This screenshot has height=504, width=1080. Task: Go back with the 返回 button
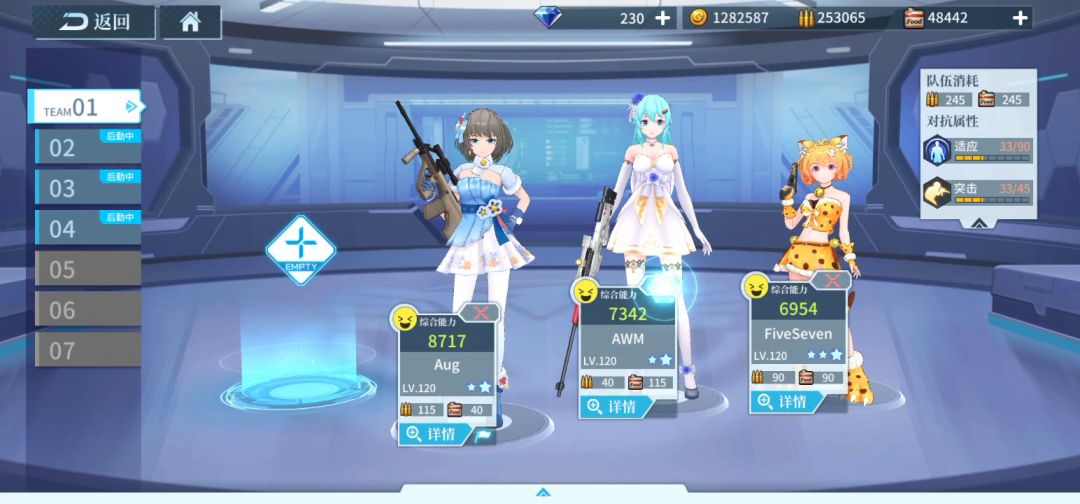pyautogui.click(x=94, y=22)
